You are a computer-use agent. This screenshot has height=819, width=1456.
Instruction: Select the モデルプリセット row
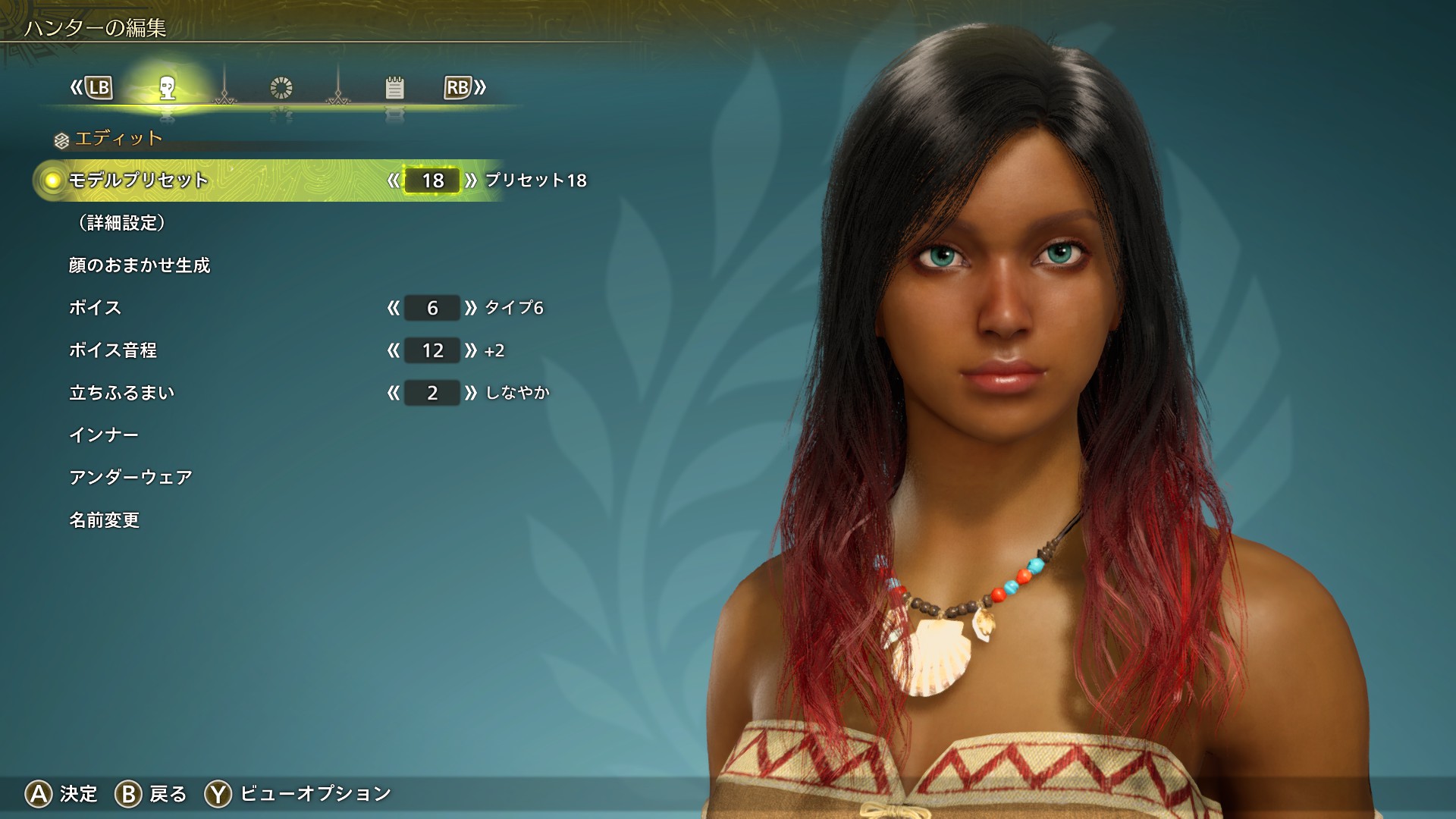(x=139, y=180)
